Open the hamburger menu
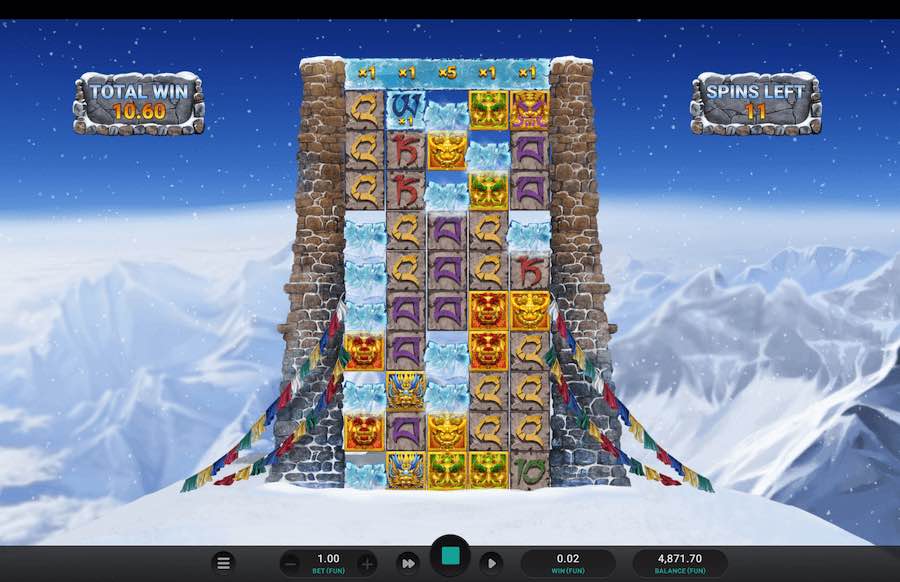 point(224,563)
